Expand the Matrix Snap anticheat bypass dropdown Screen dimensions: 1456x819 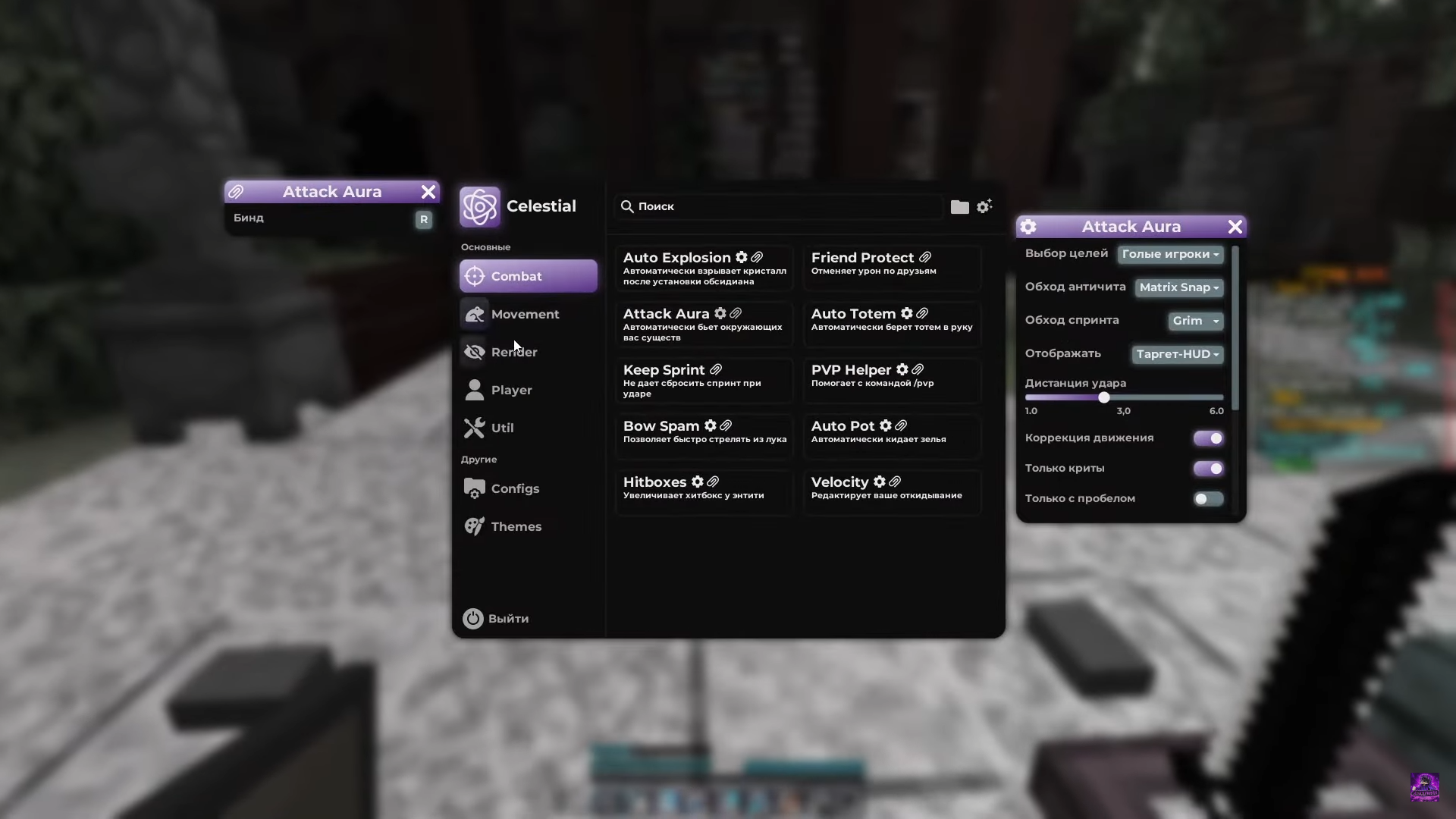(1178, 287)
